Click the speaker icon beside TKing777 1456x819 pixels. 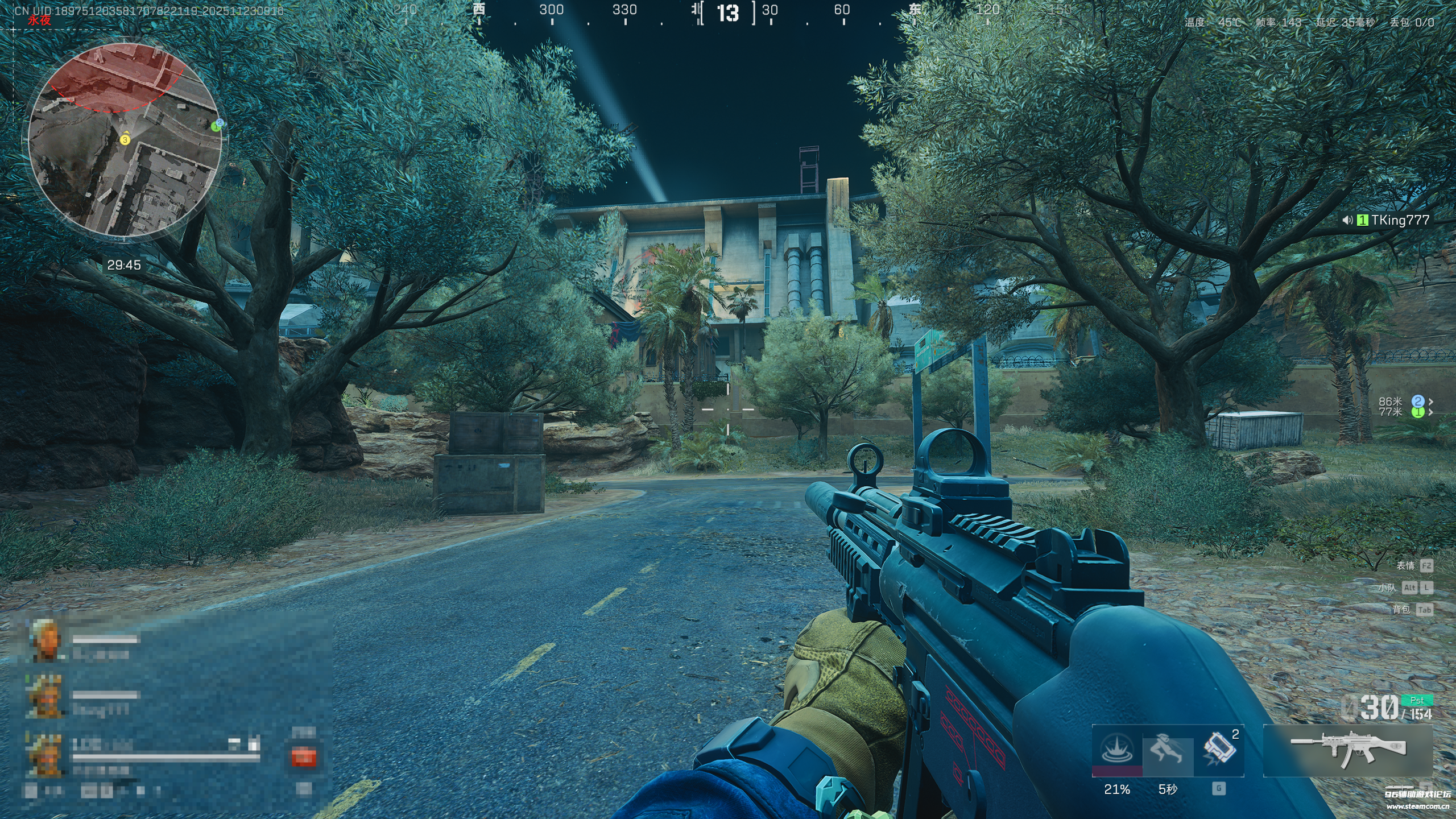point(1347,220)
